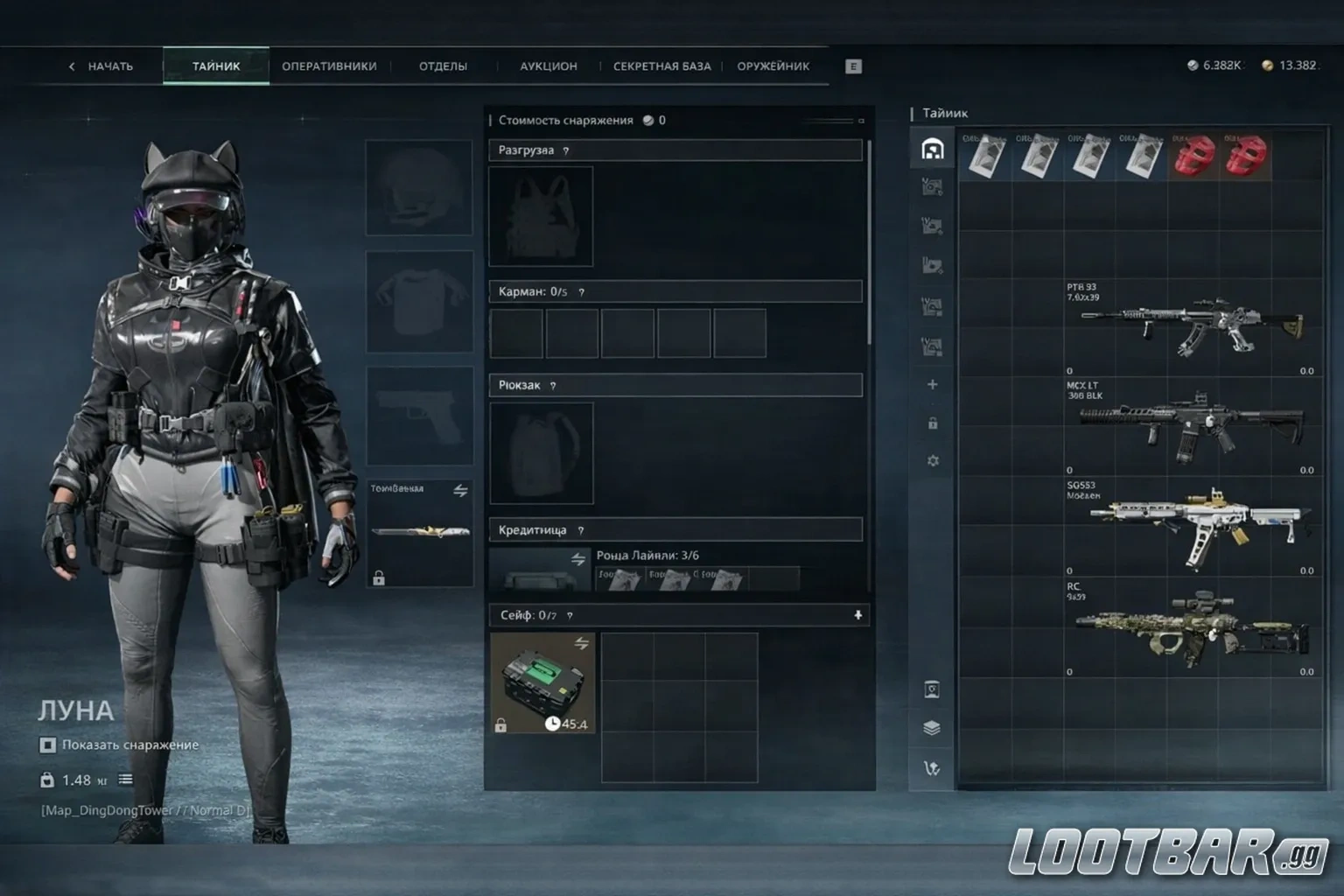
Task: Click the green safe case item
Action: [x=542, y=682]
